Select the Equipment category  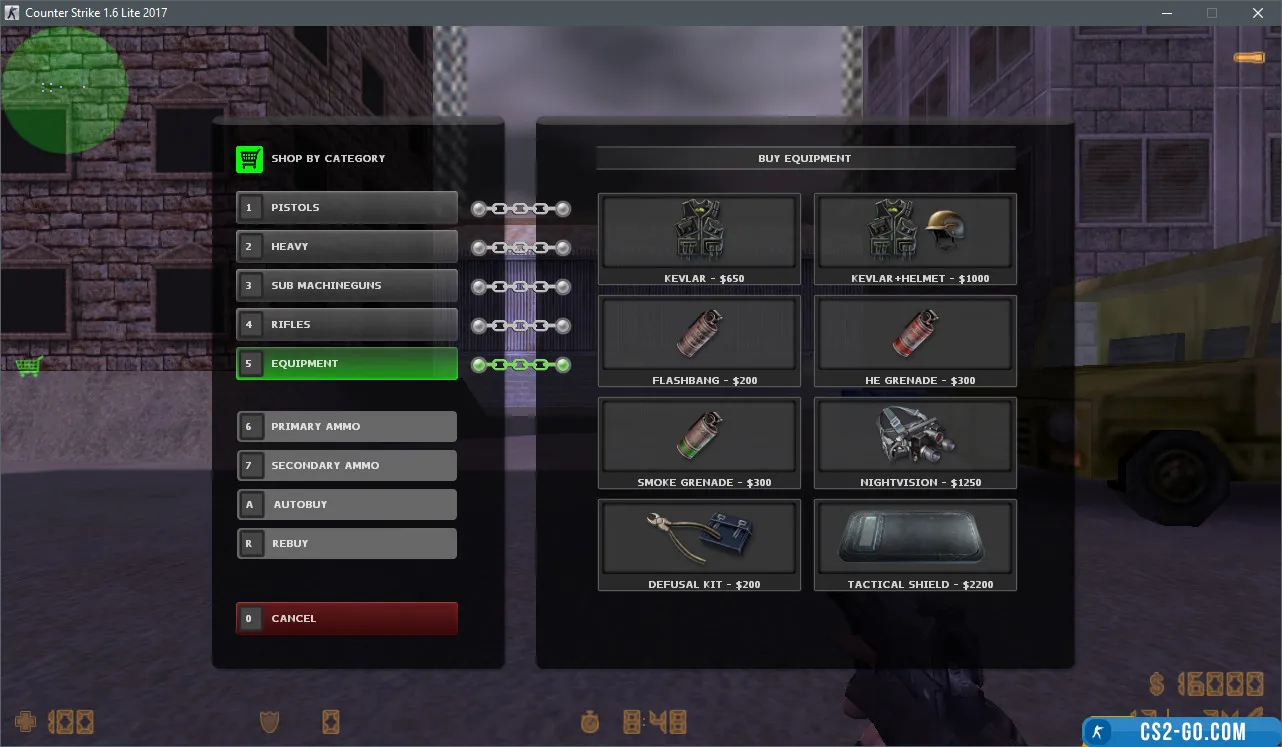347,363
